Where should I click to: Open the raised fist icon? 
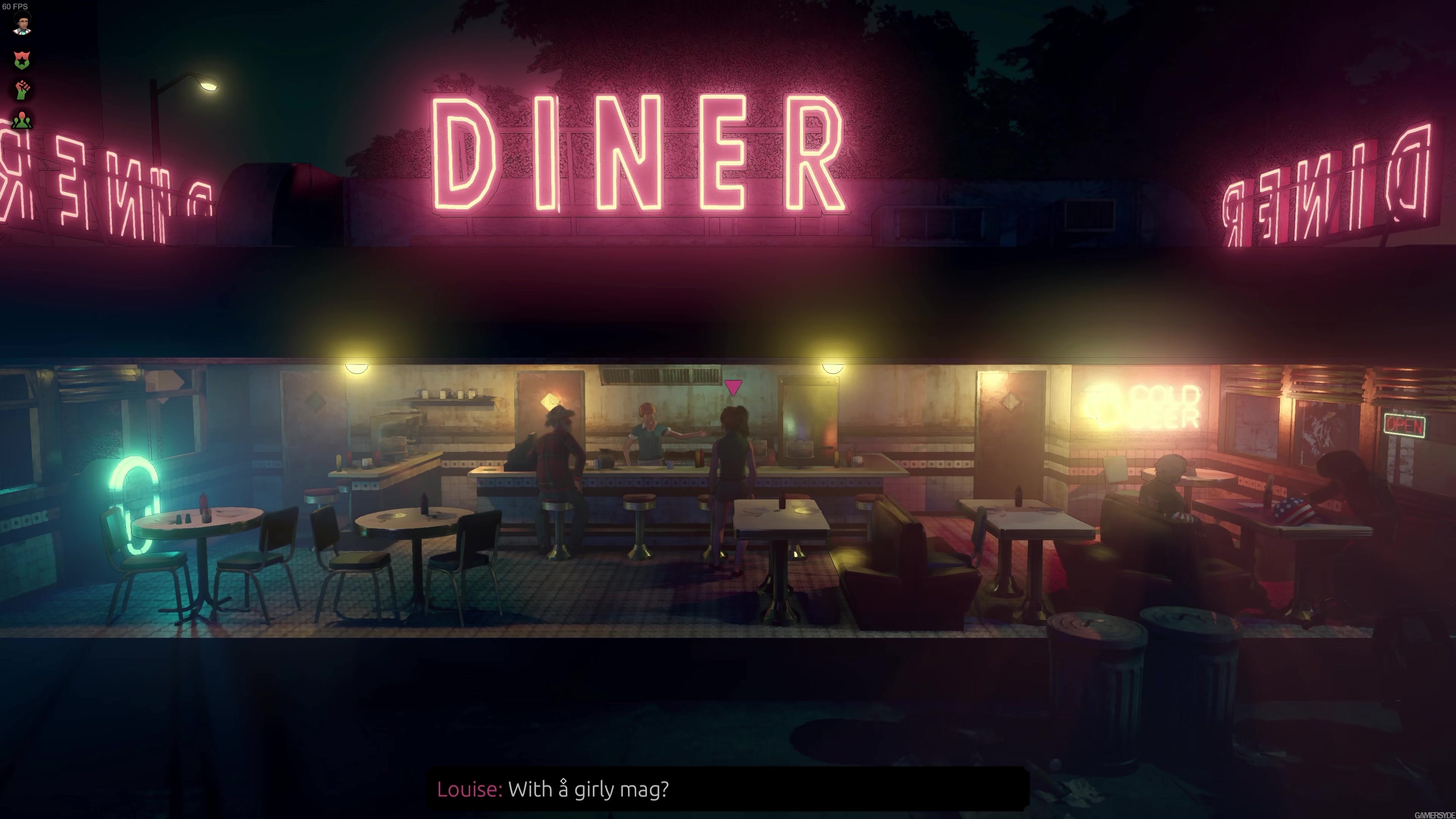coord(22,90)
